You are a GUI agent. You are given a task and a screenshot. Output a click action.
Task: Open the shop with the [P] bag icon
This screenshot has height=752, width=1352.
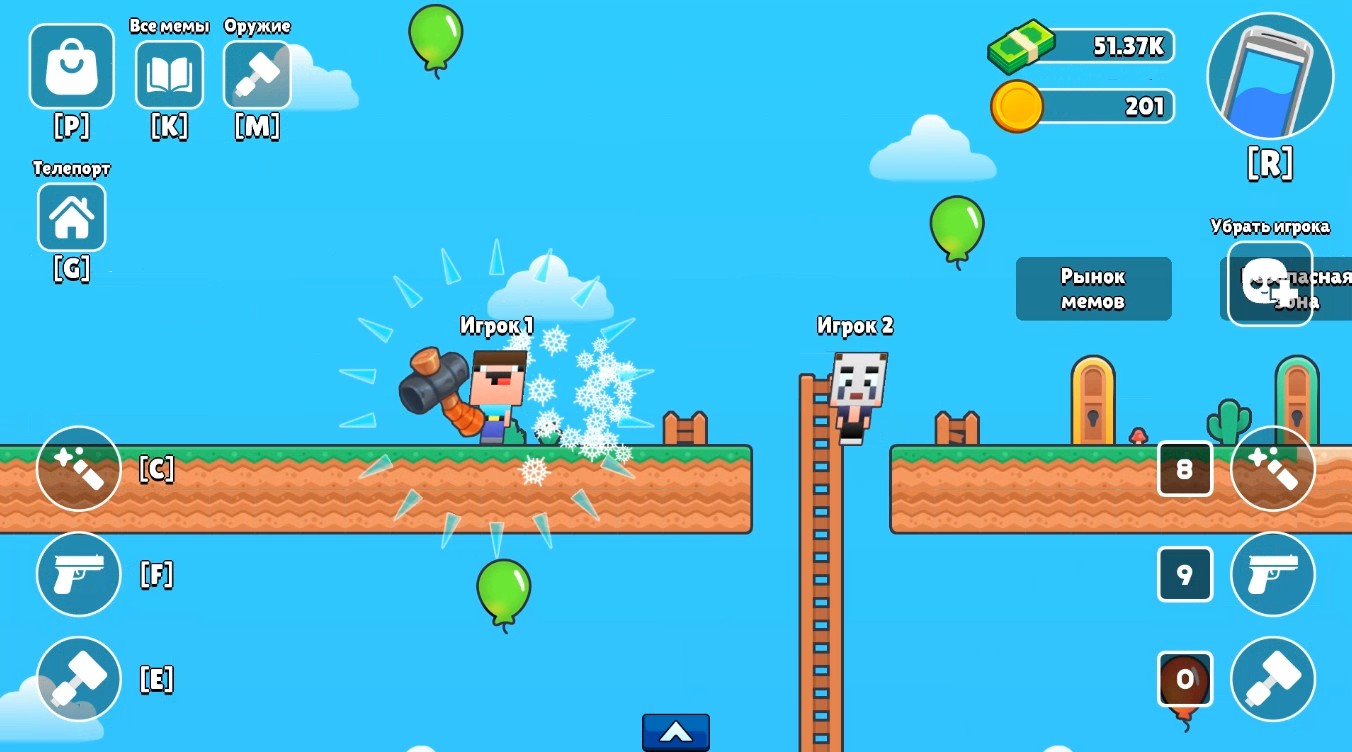[x=71, y=67]
